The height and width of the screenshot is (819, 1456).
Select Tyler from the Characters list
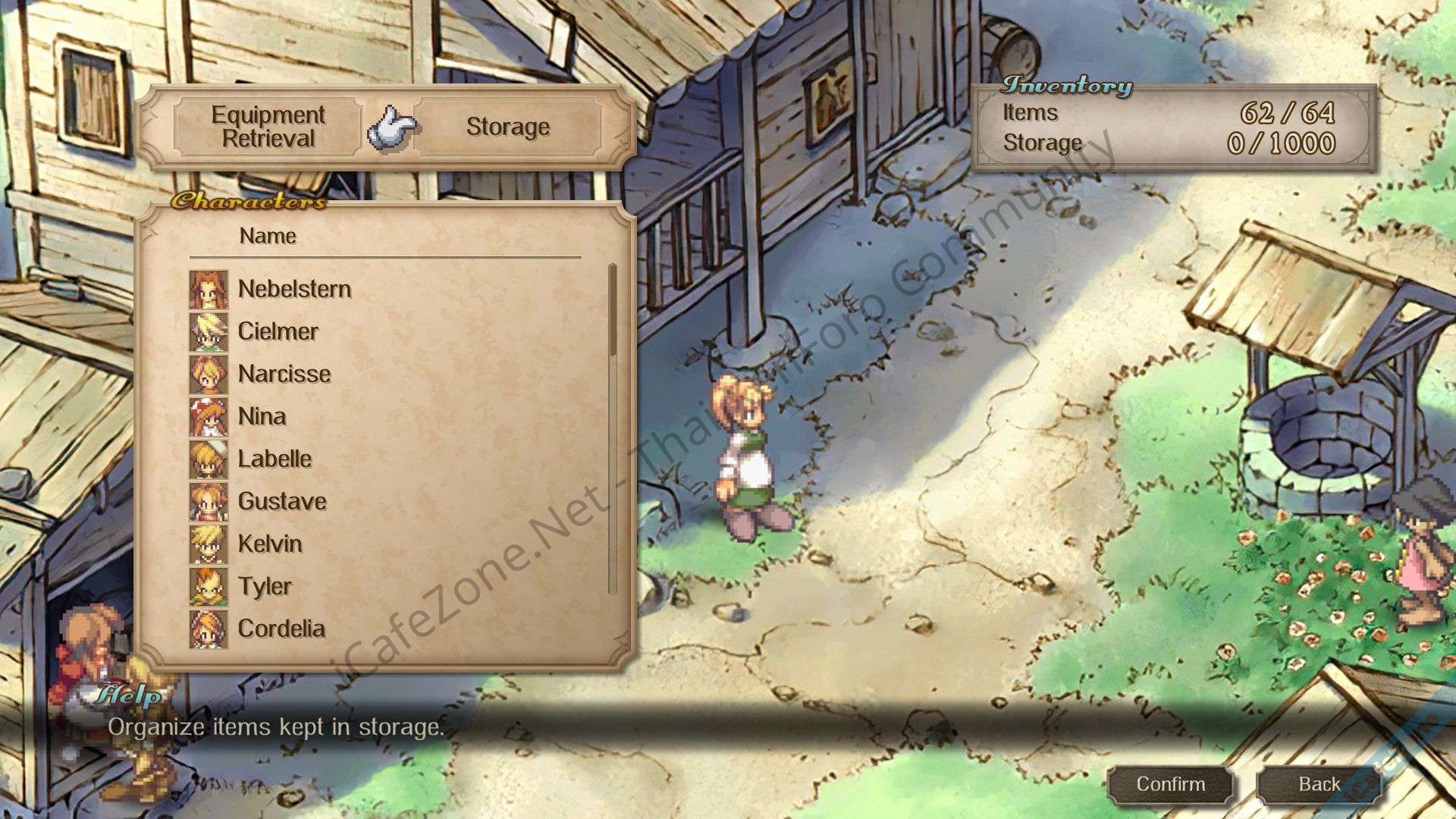click(x=265, y=586)
